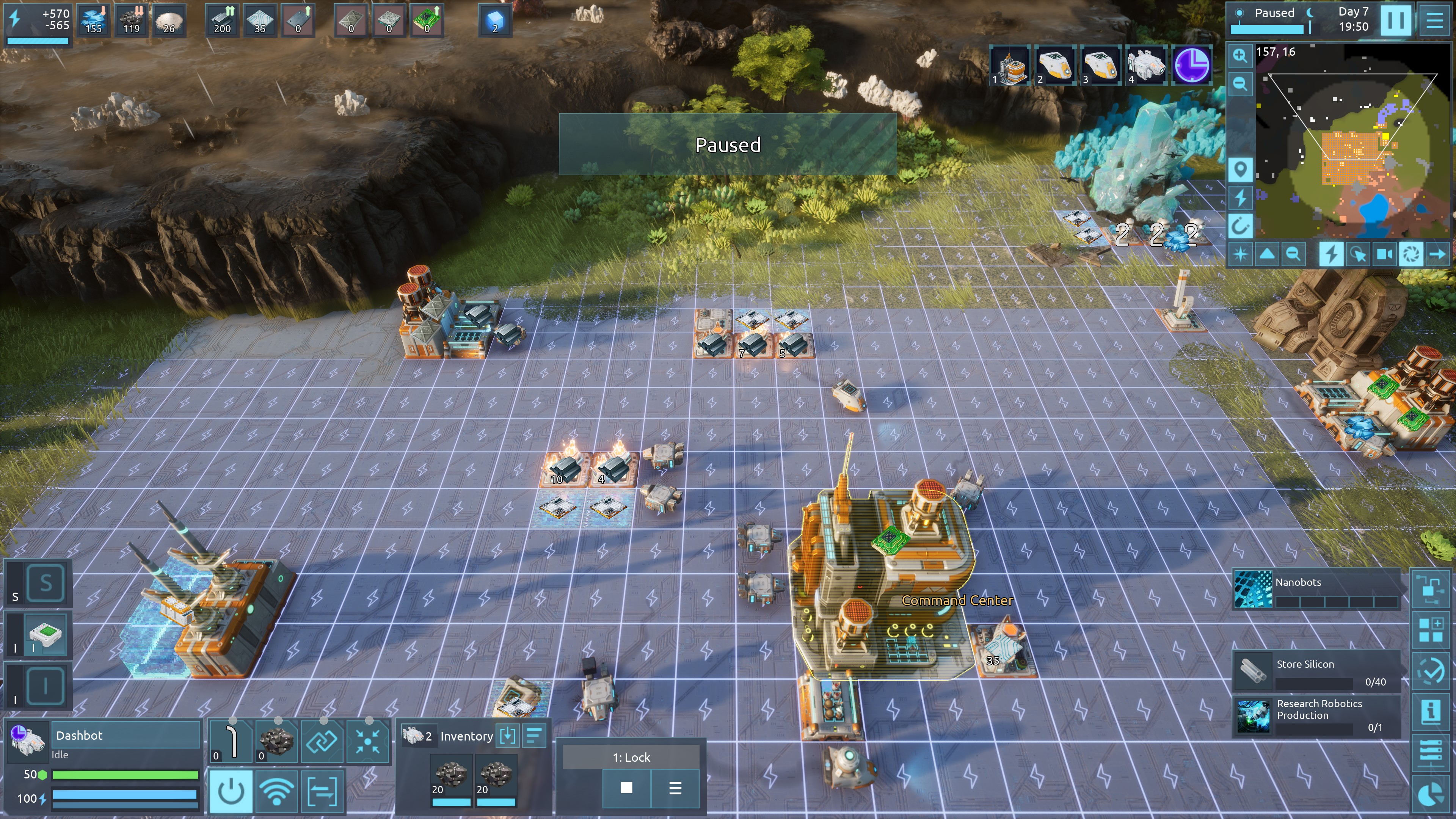
Task: Sort the Dashbot inventory
Action: click(x=534, y=735)
